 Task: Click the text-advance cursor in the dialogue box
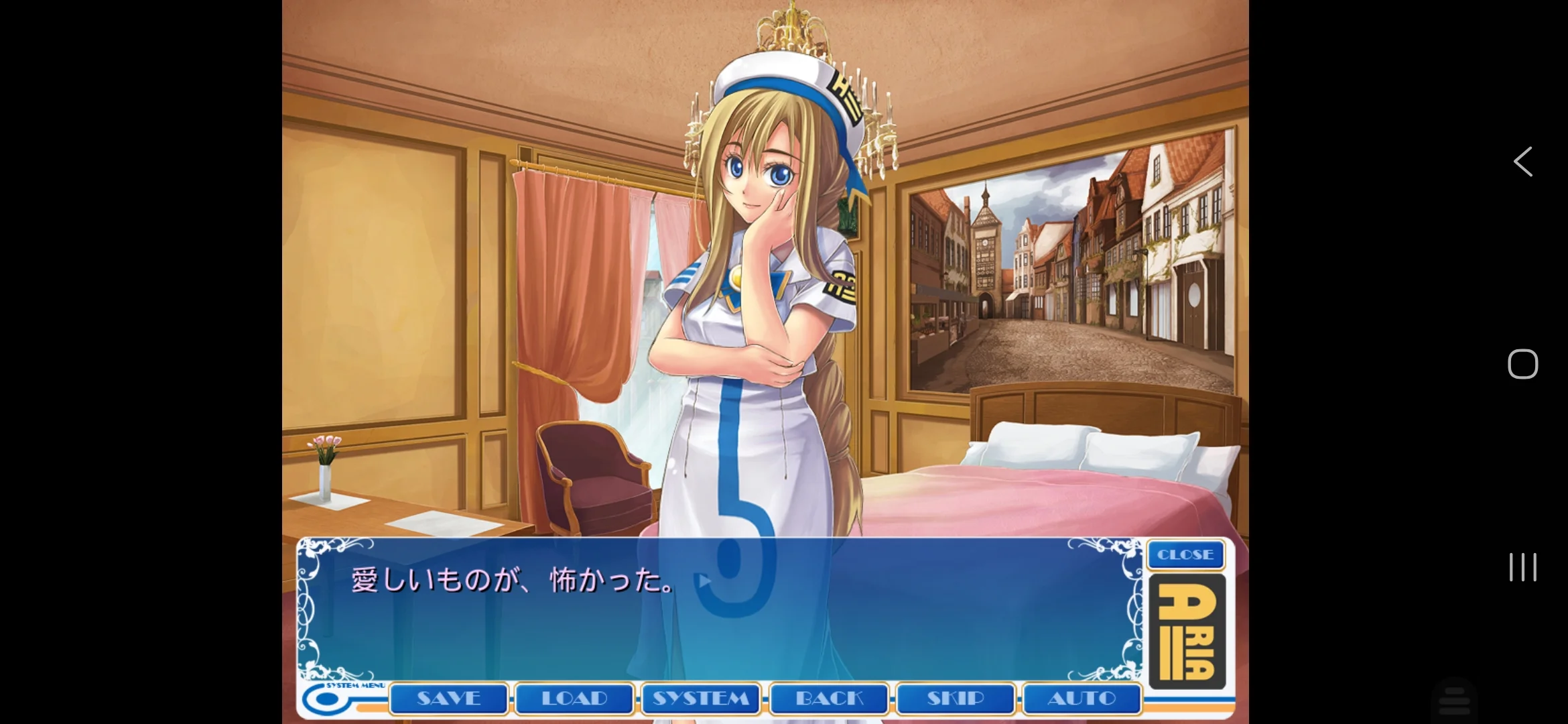[702, 581]
